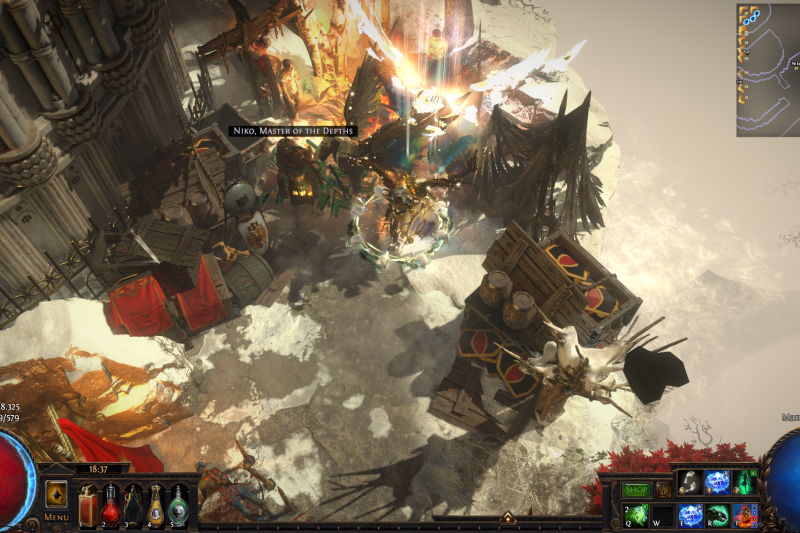Select Niko, Master of the Depths nameplate
800x533 pixels.
point(292,131)
